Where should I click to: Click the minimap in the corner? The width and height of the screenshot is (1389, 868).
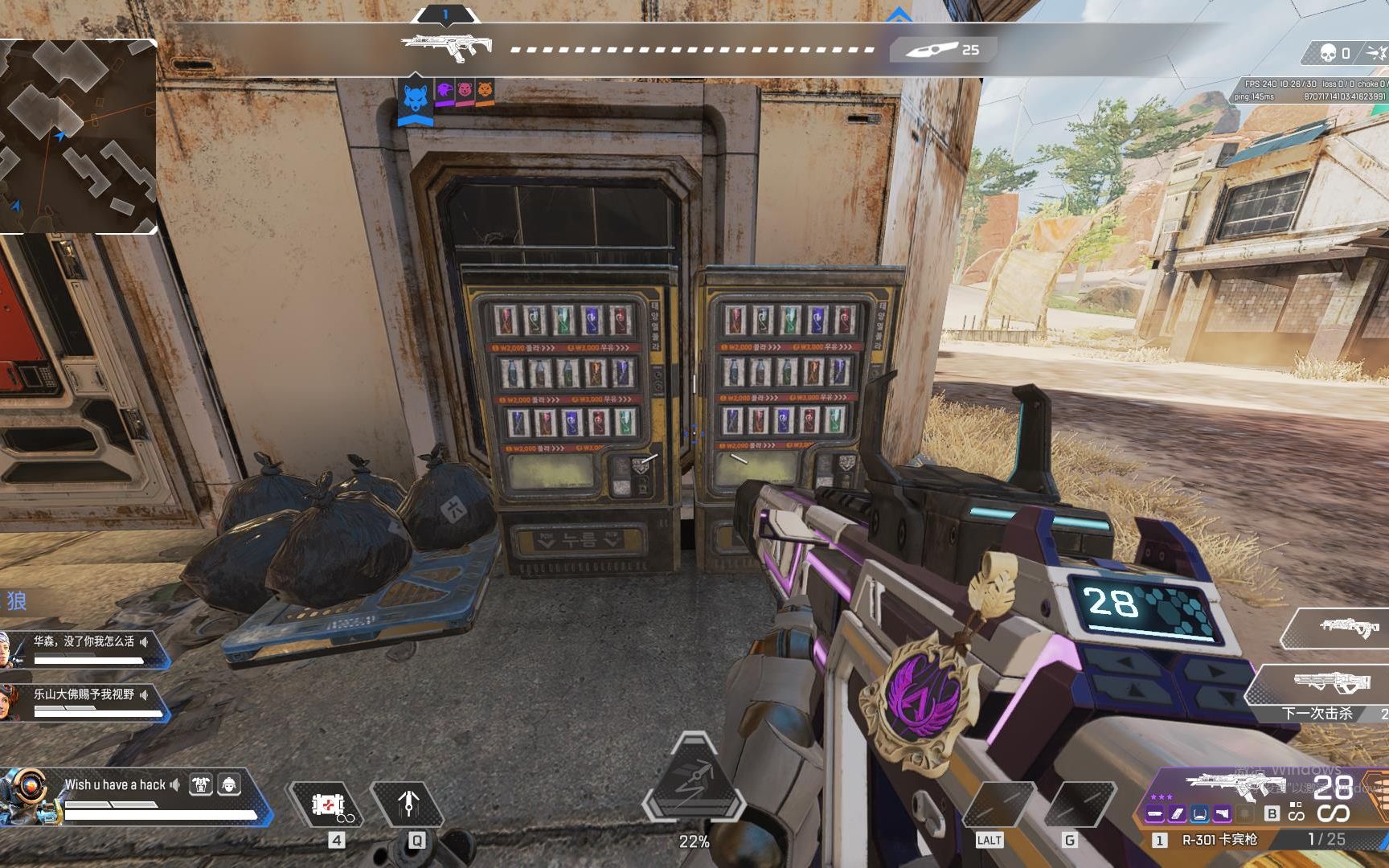pyautogui.click(x=77, y=137)
